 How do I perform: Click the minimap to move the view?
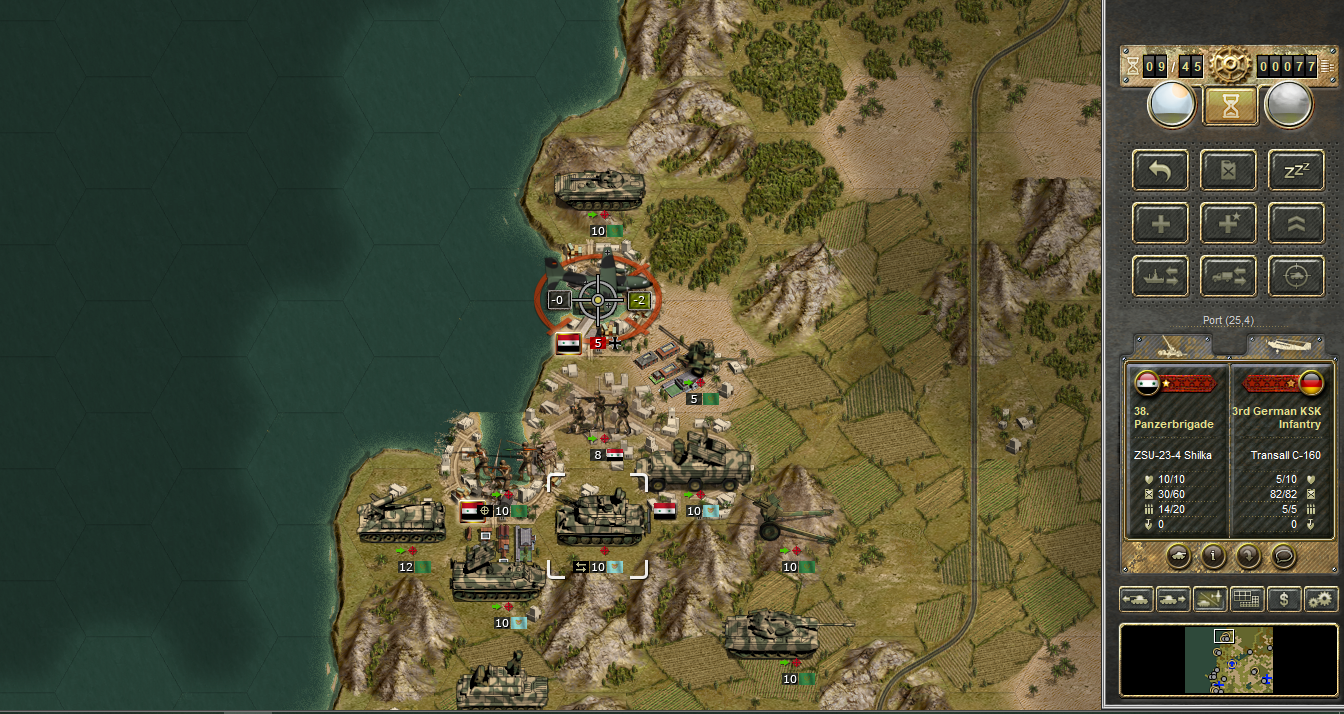pyautogui.click(x=1229, y=660)
